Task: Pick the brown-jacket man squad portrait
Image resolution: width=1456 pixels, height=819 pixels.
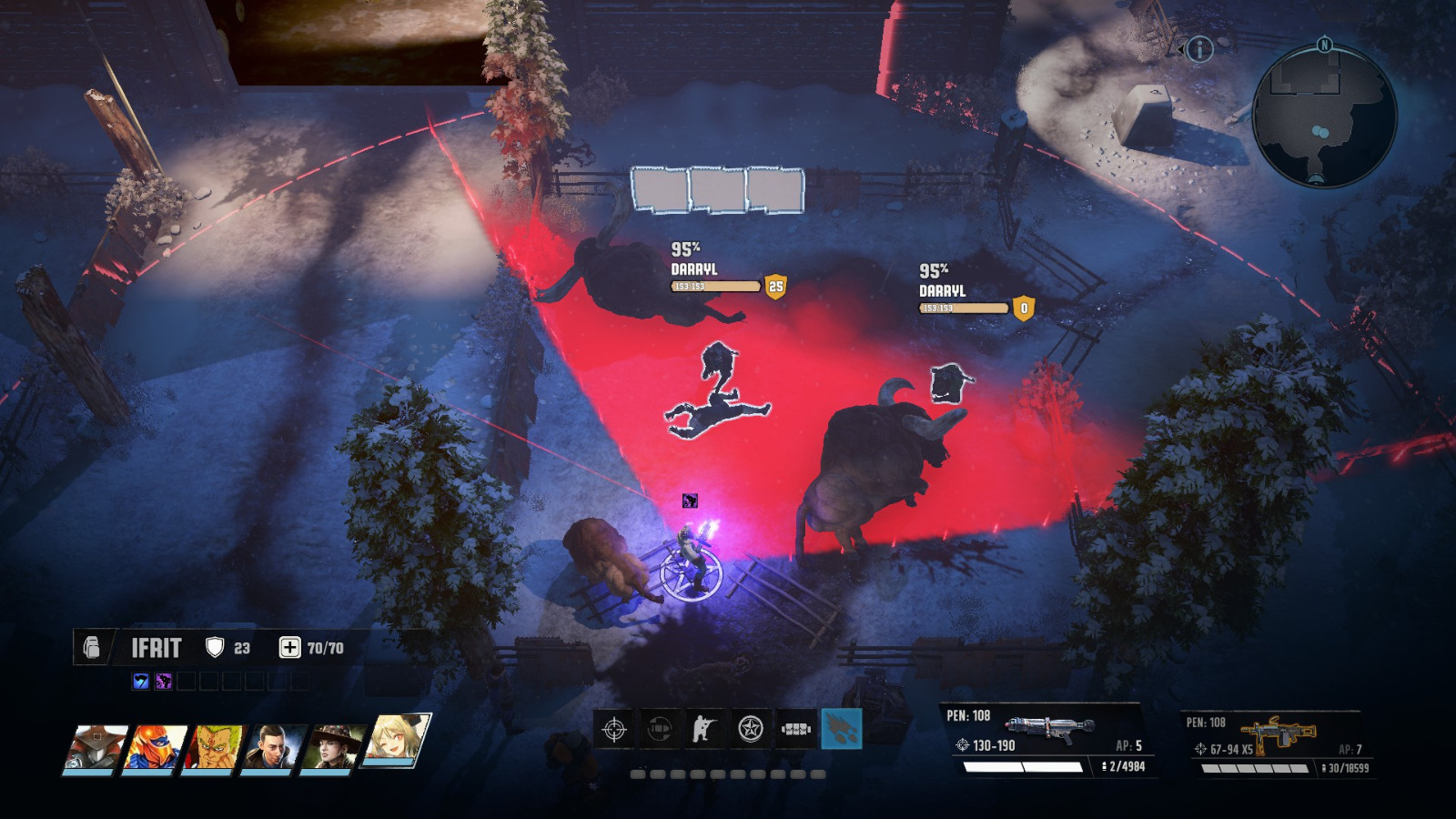Action: pyautogui.click(x=271, y=747)
